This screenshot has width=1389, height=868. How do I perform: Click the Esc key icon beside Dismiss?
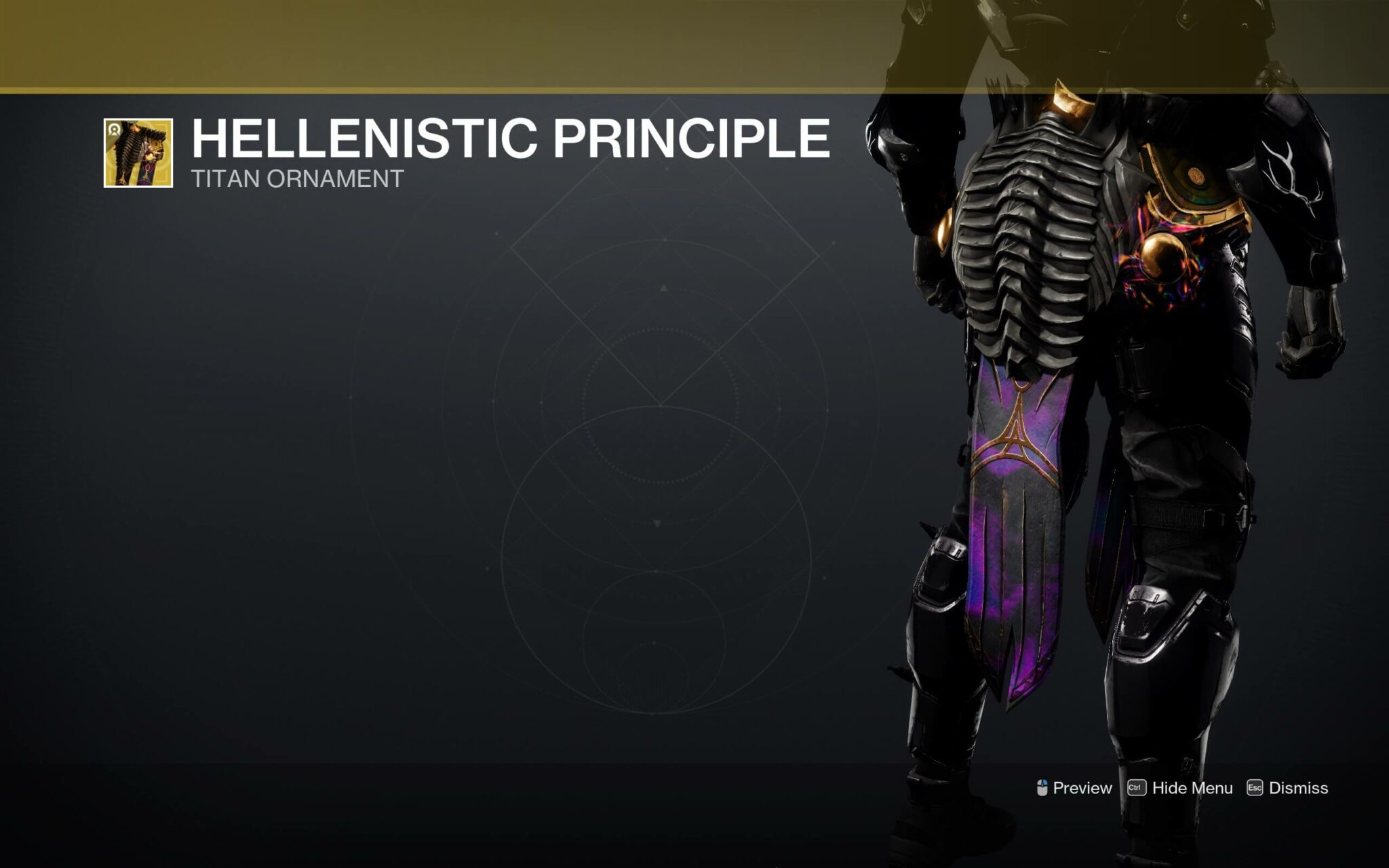point(1255,787)
